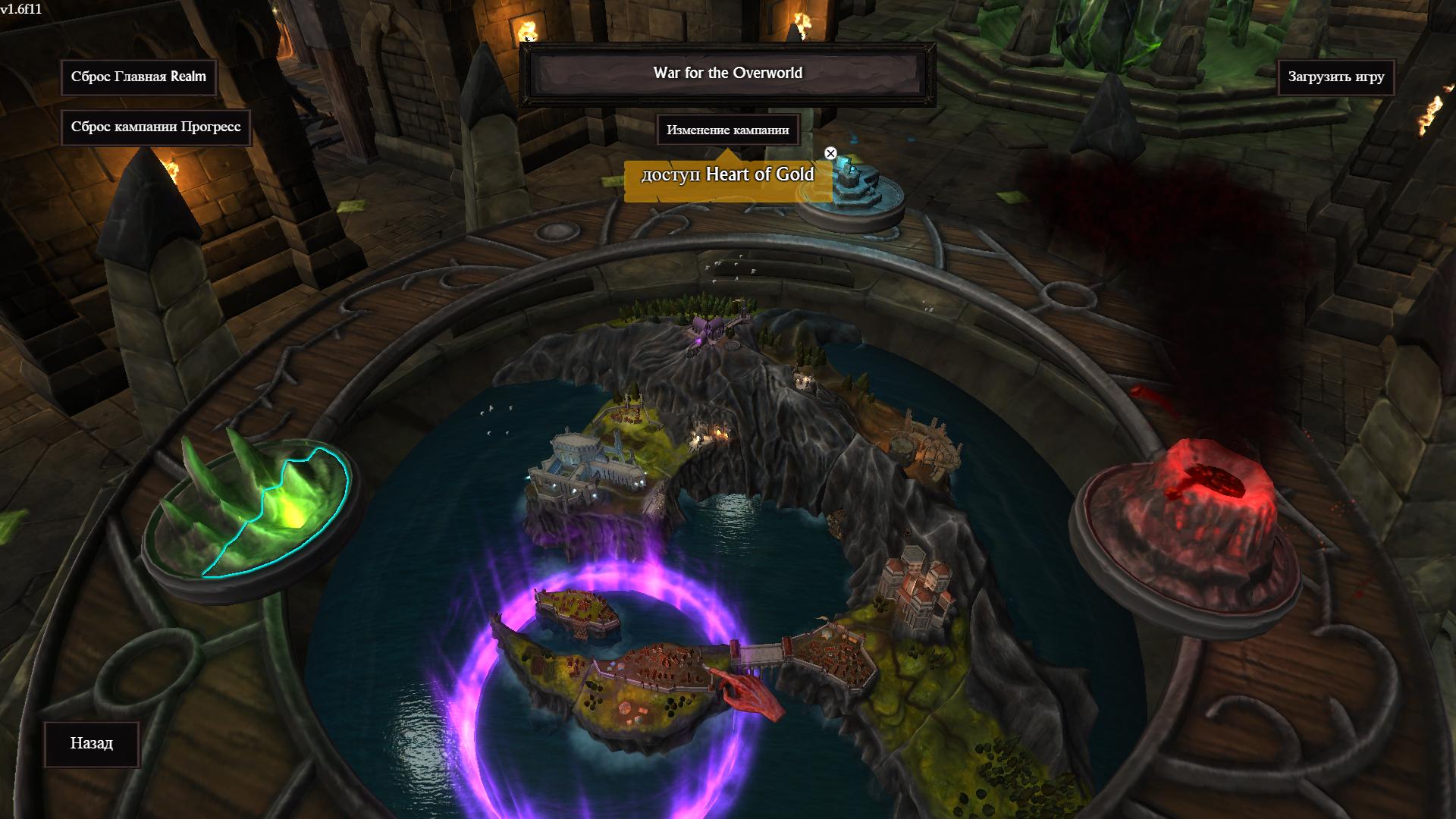Go back with the Назад button
The image size is (1456, 819).
[92, 744]
